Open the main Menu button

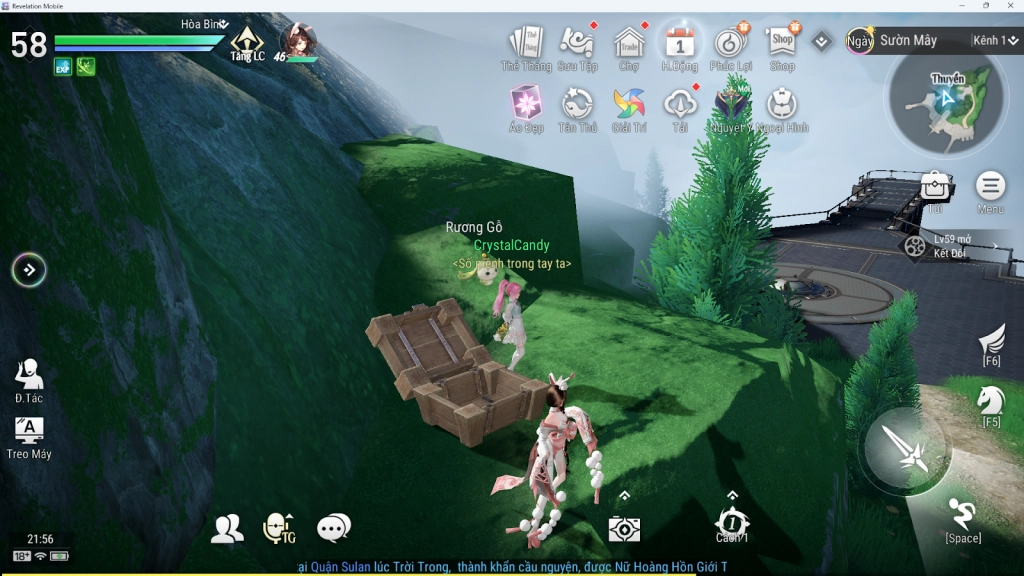pyautogui.click(x=991, y=186)
